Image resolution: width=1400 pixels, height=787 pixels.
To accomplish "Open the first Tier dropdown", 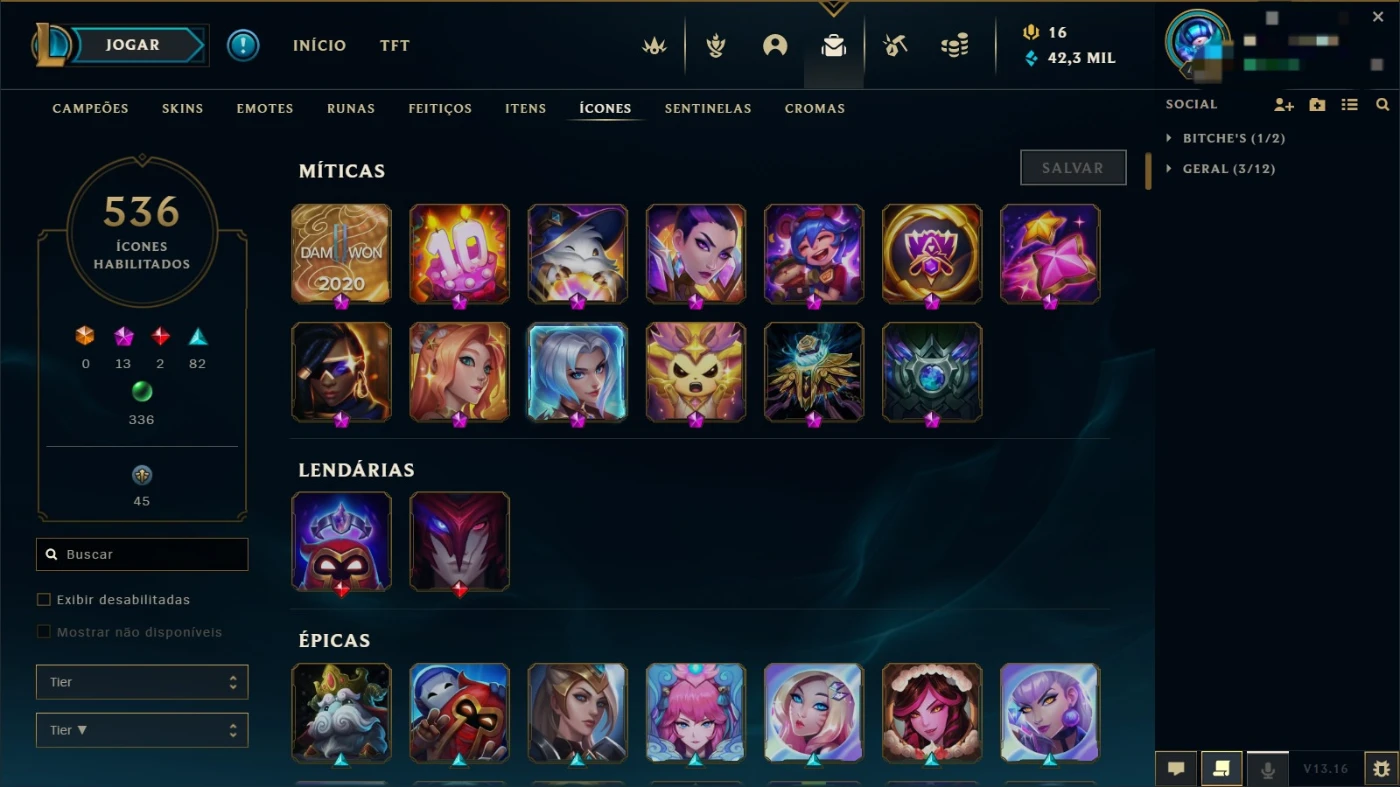I will pos(141,681).
